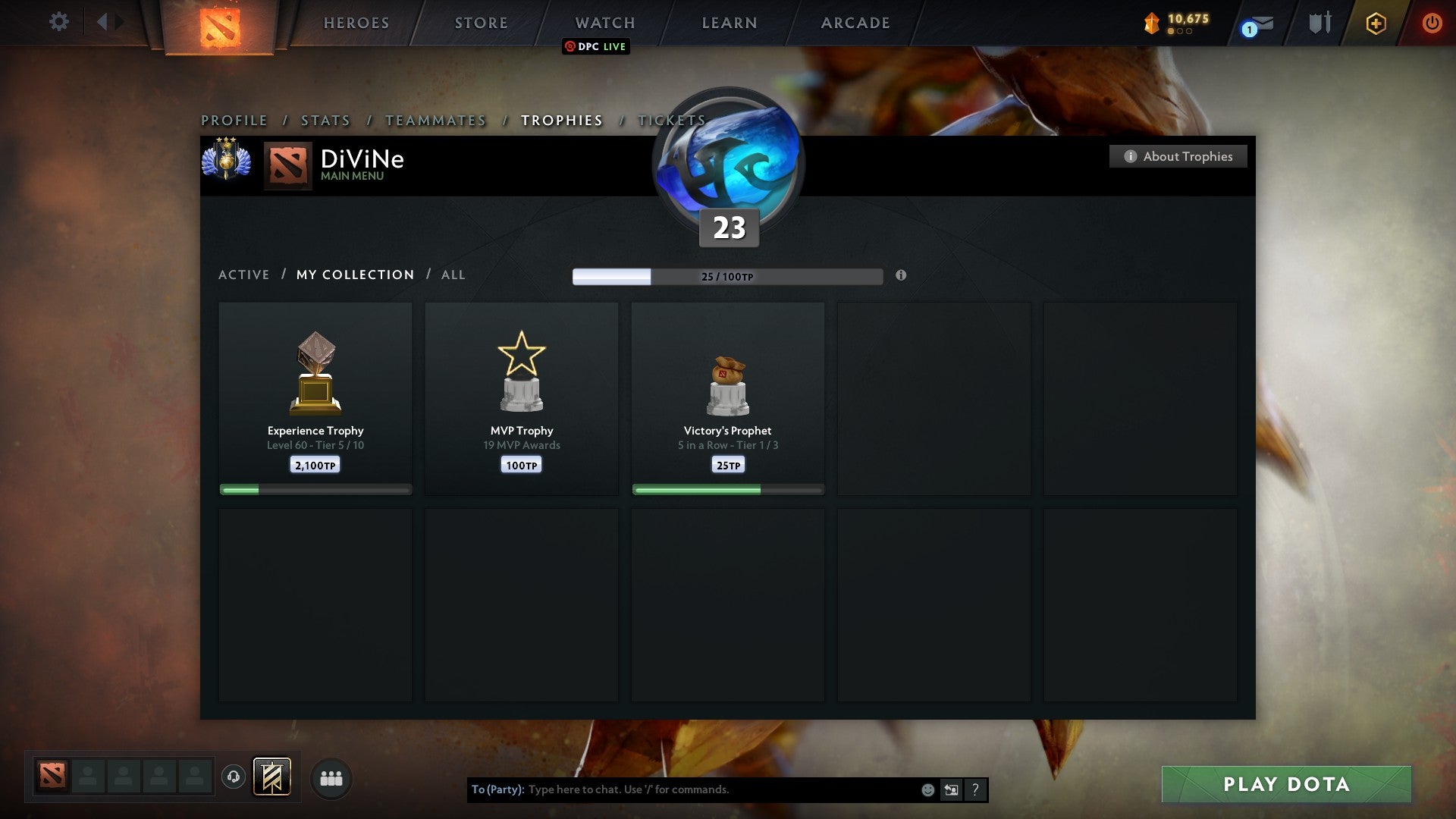This screenshot has height=819, width=1456.
Task: Click the trophy progress info circle
Action: pyautogui.click(x=901, y=277)
